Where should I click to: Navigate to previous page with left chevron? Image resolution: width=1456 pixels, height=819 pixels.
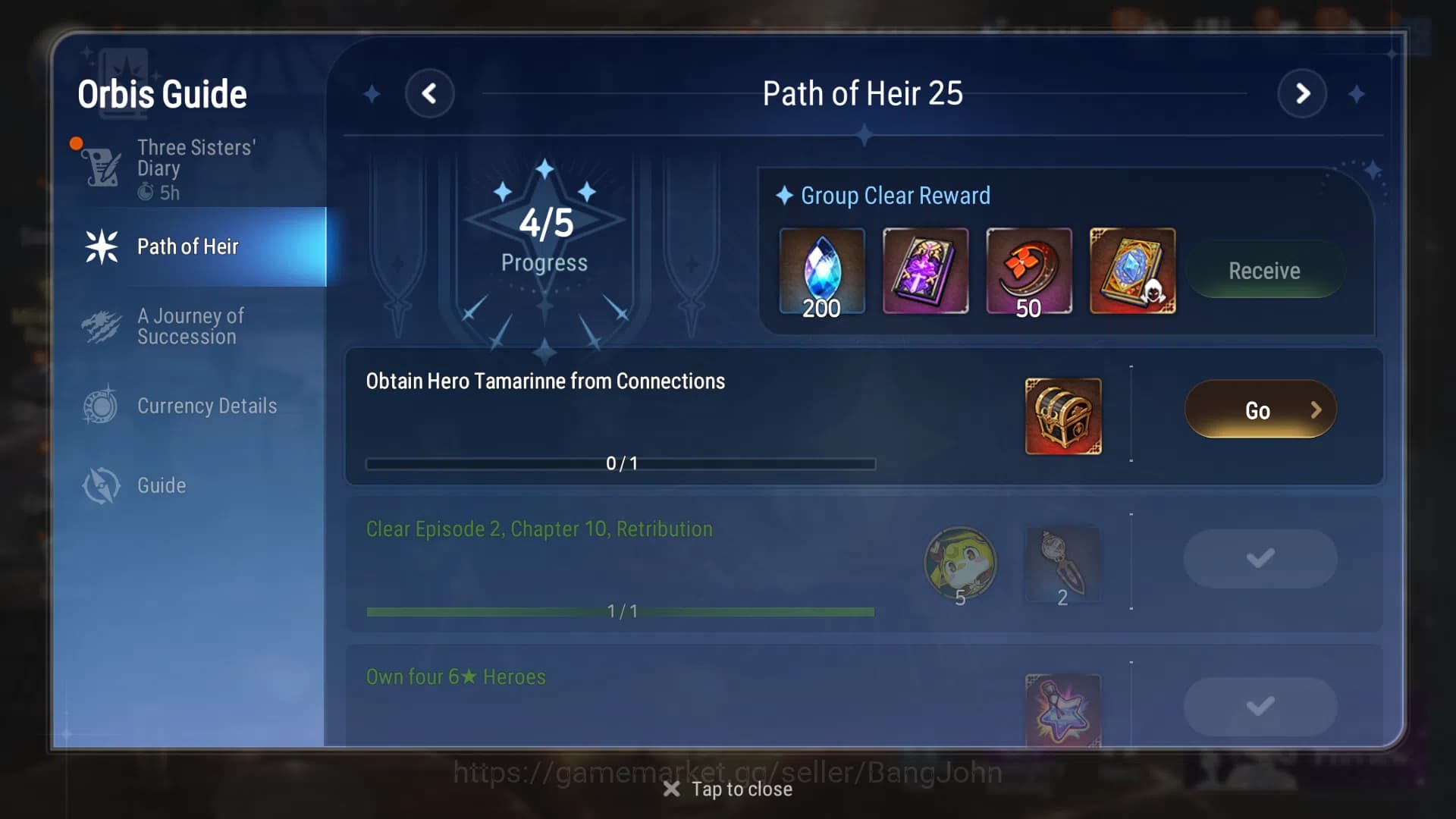431,93
